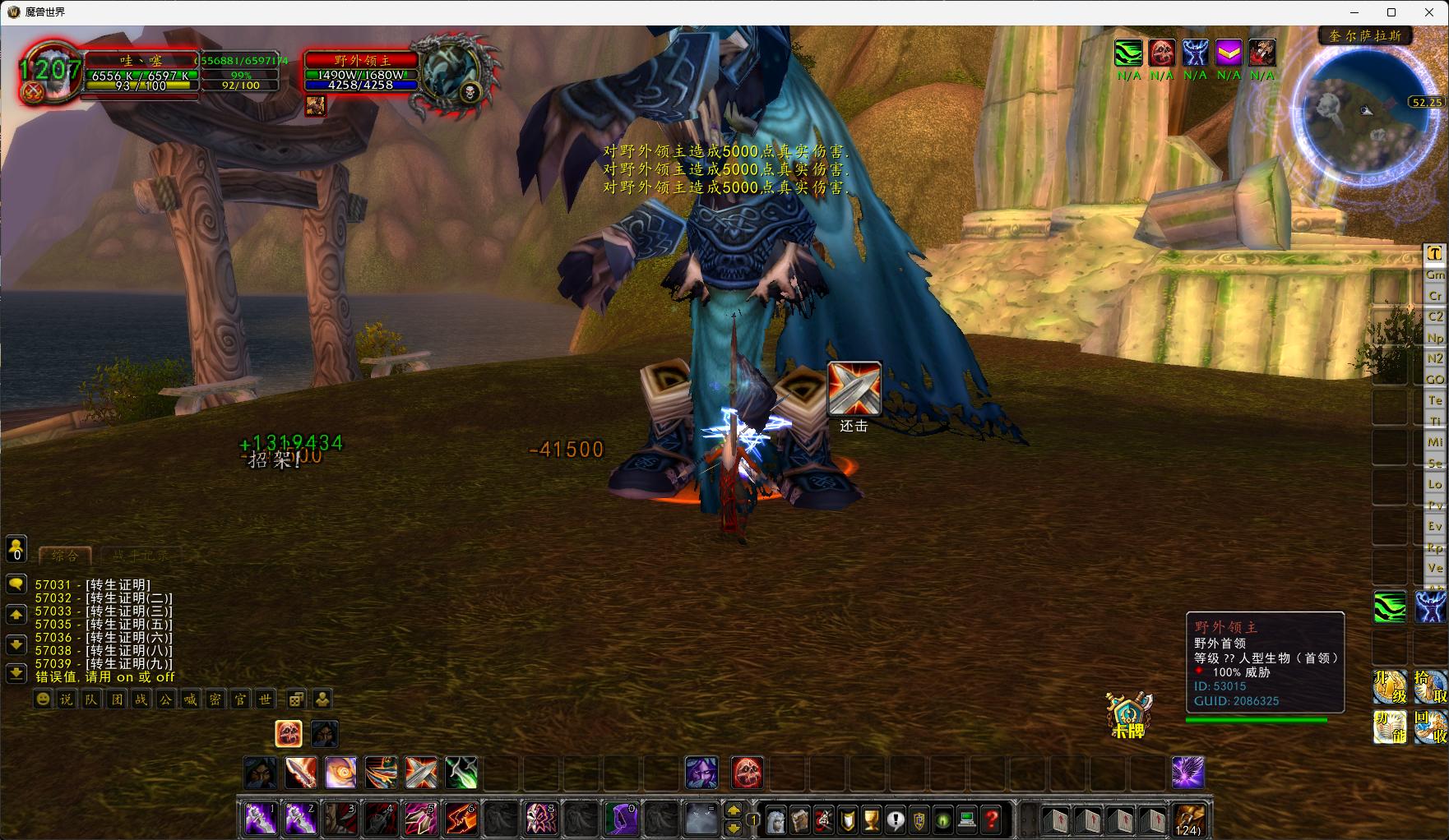Viewport: 1449px width, 840px height.
Task: Close the game window
Action: [1429, 12]
